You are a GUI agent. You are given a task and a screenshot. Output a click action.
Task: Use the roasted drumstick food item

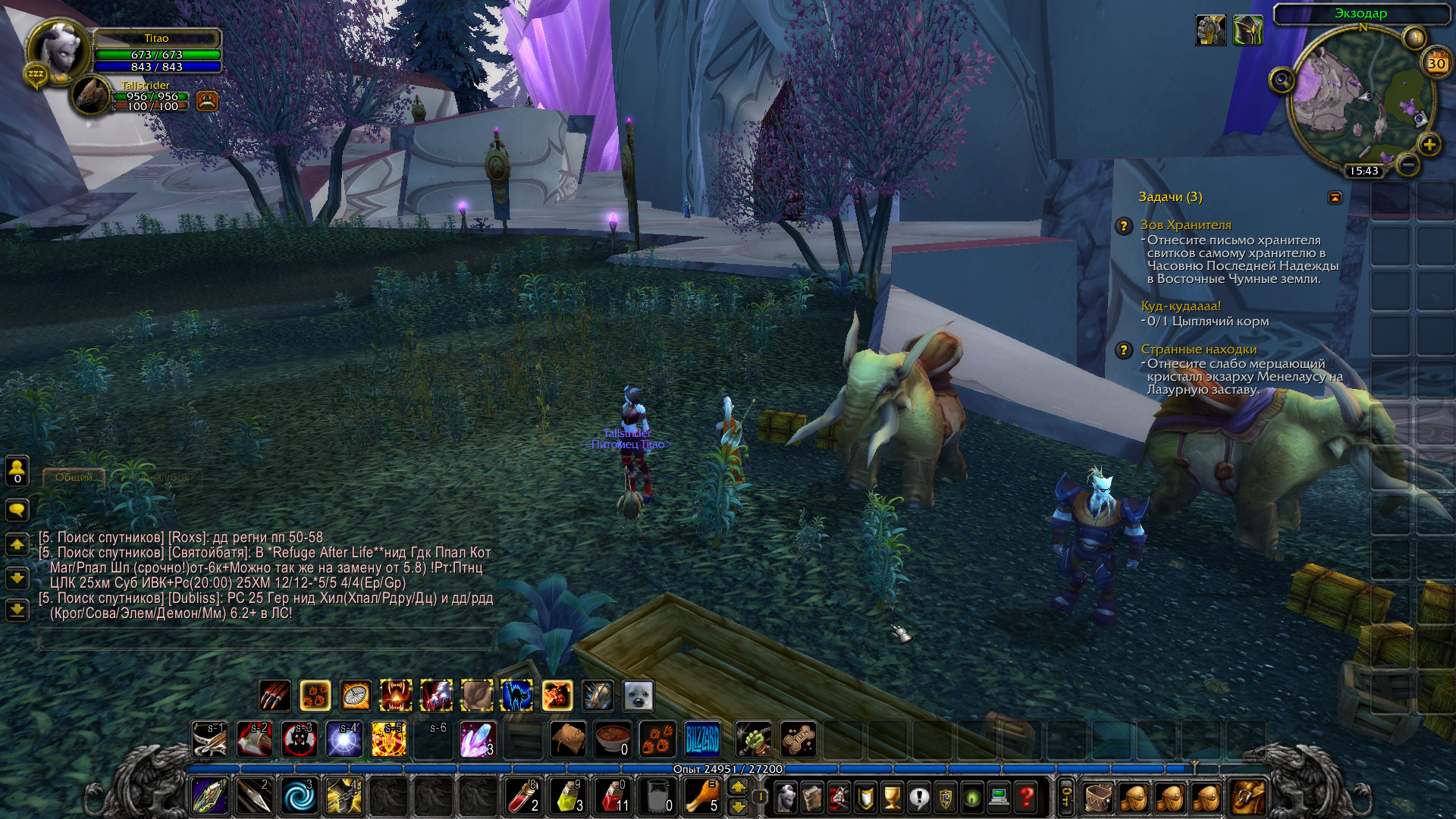click(x=701, y=797)
